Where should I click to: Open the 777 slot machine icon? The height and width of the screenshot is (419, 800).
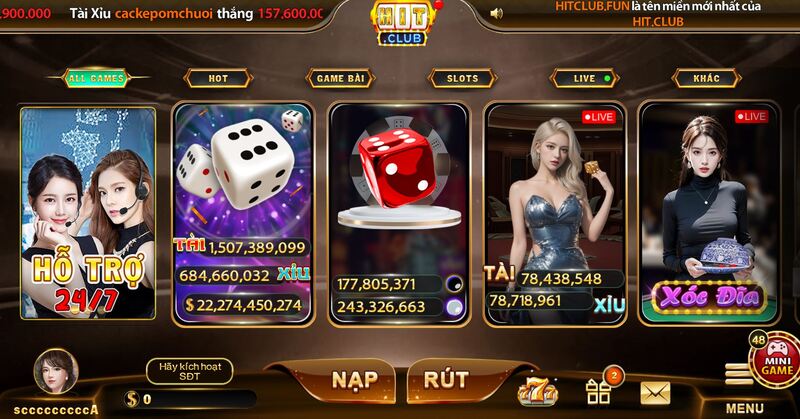[537, 391]
